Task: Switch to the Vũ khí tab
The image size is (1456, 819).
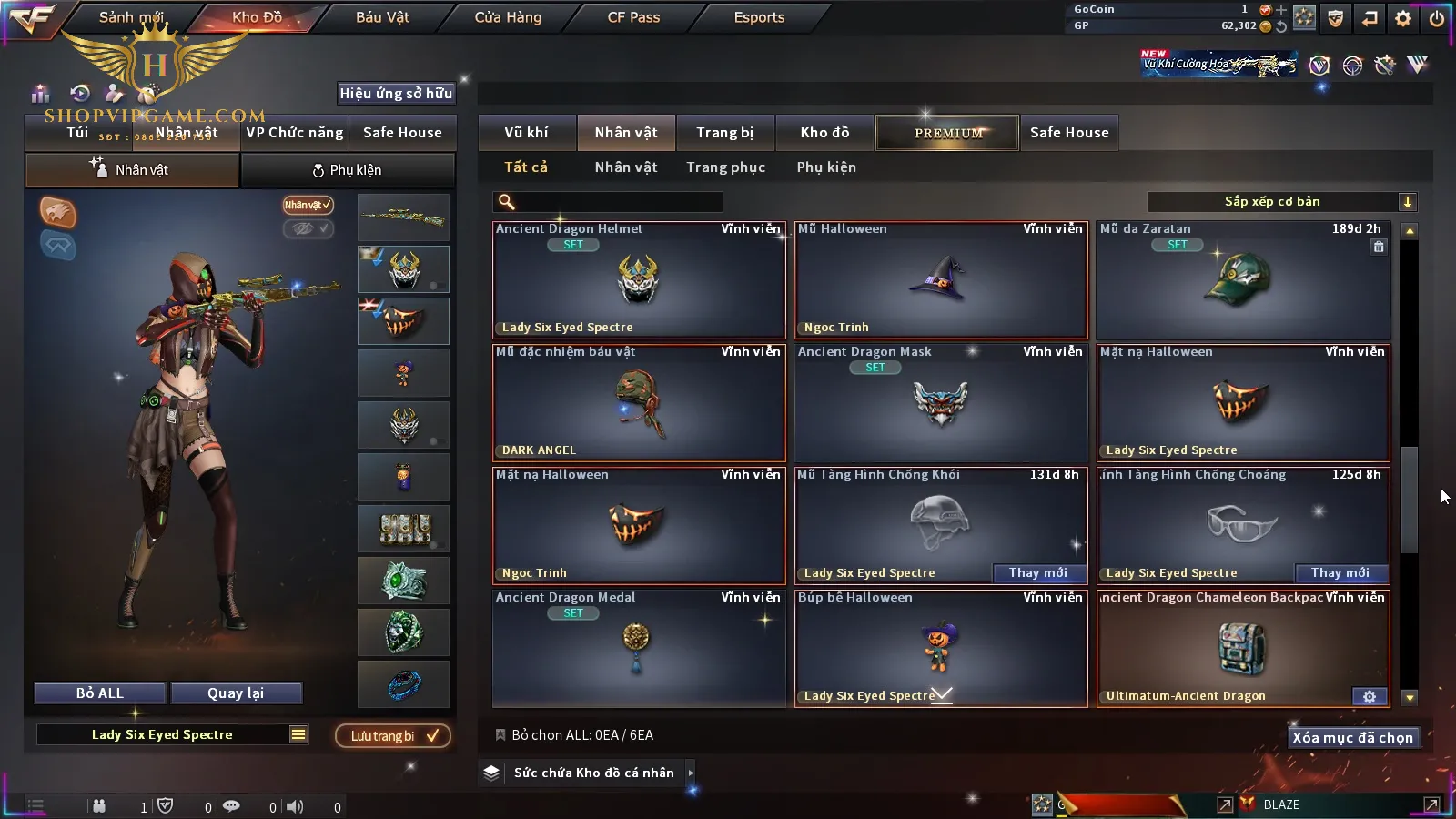Action: pos(526,133)
